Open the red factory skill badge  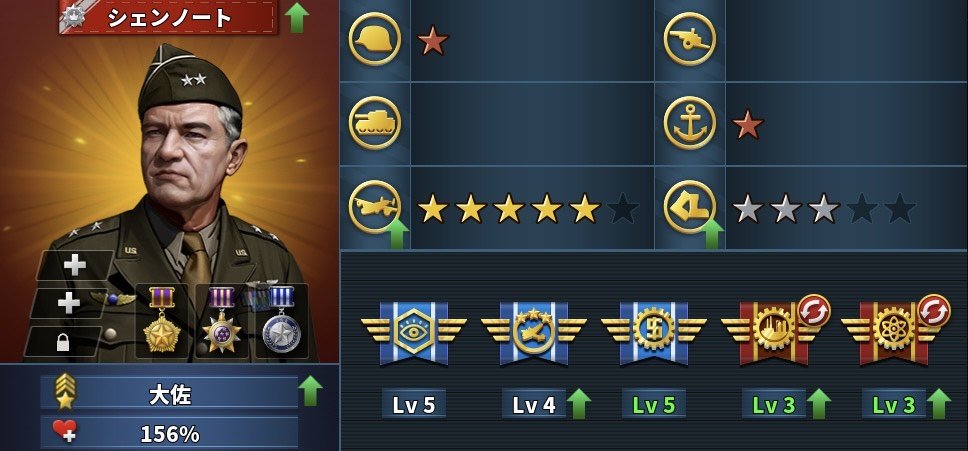tap(773, 331)
